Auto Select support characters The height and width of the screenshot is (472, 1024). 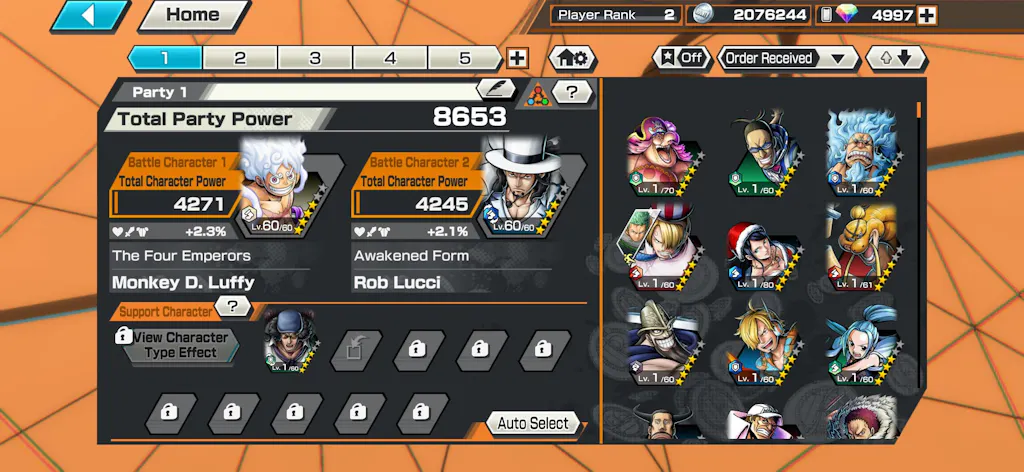coord(533,424)
